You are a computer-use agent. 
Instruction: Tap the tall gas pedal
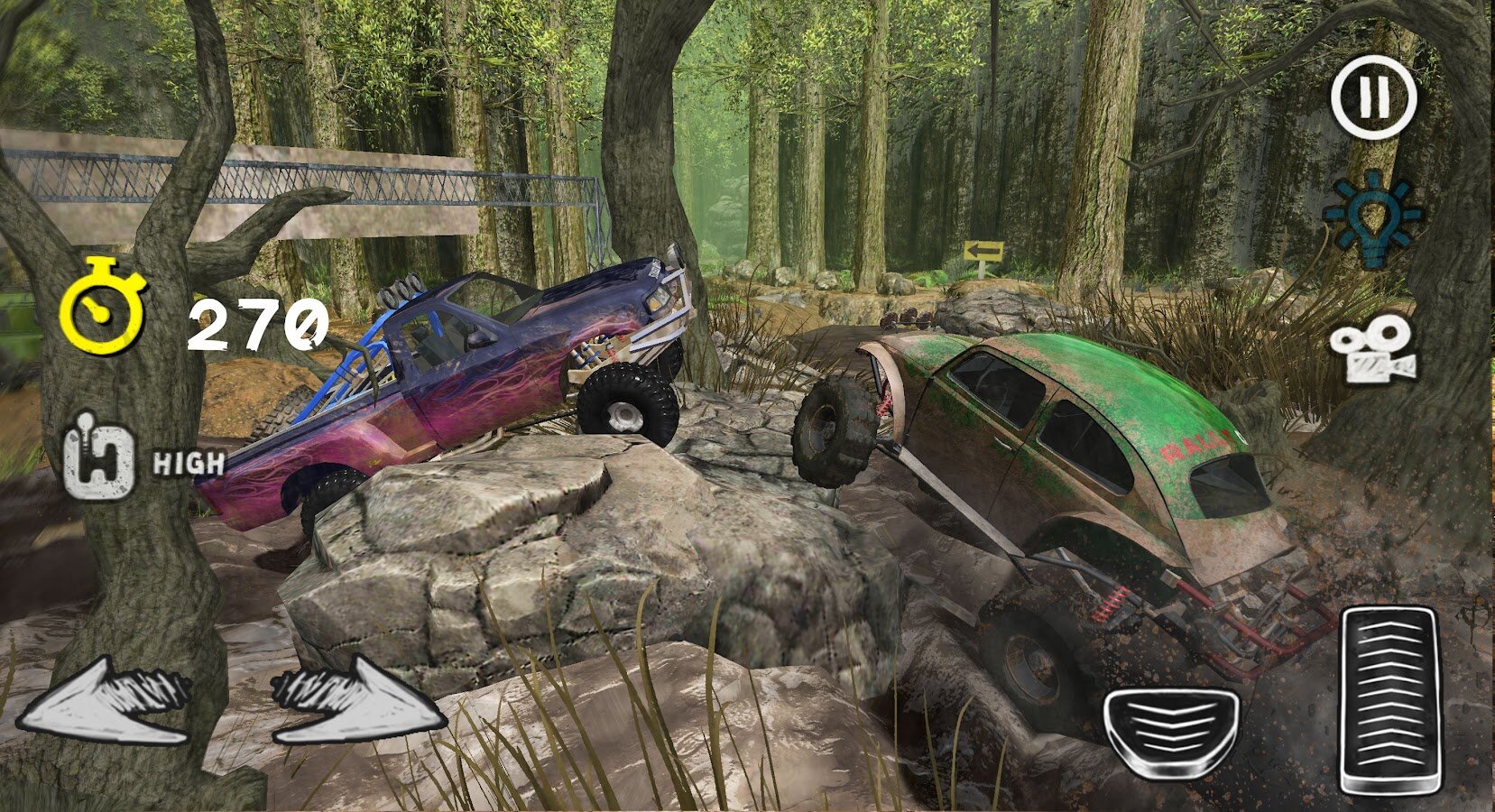click(1389, 701)
